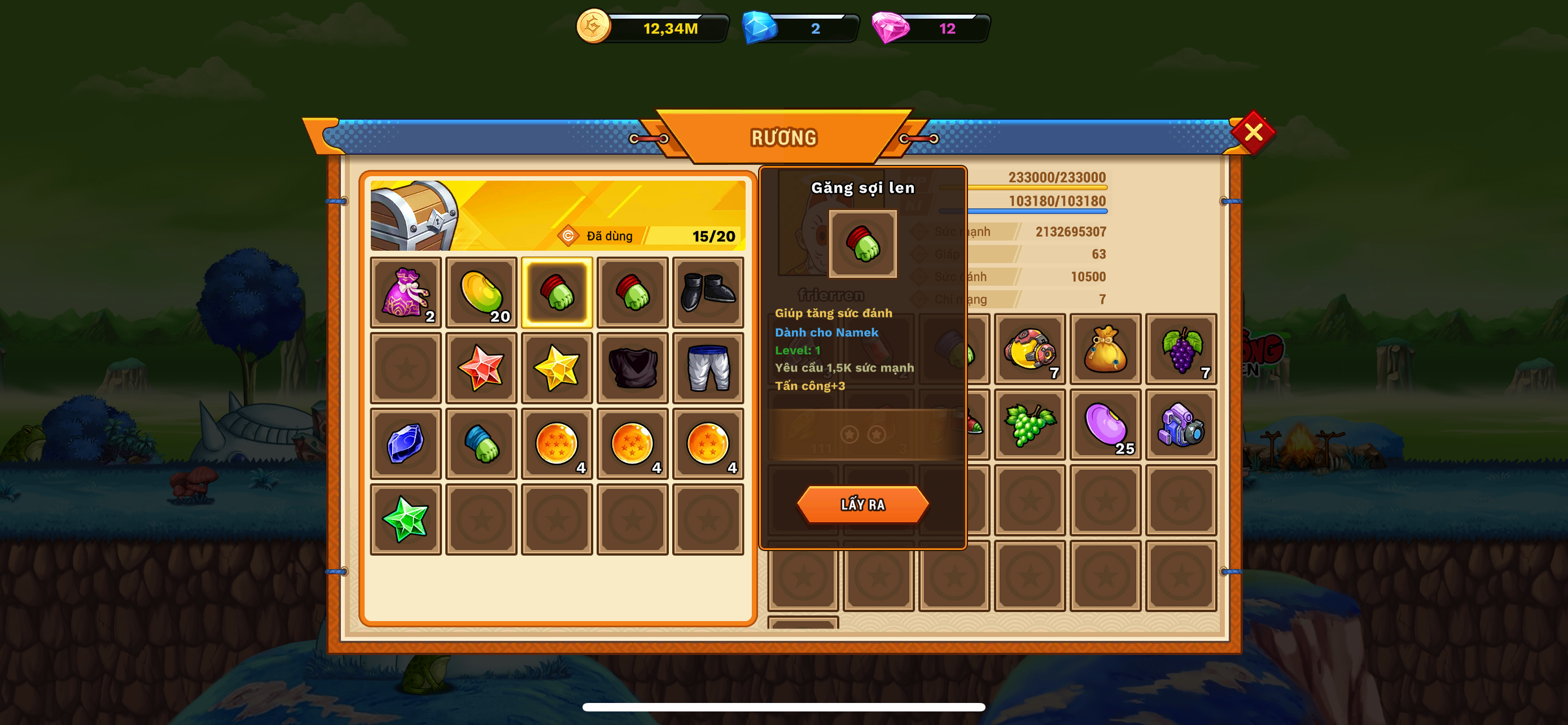
Task: Select the orange gold pouch
Action: 1105,350
